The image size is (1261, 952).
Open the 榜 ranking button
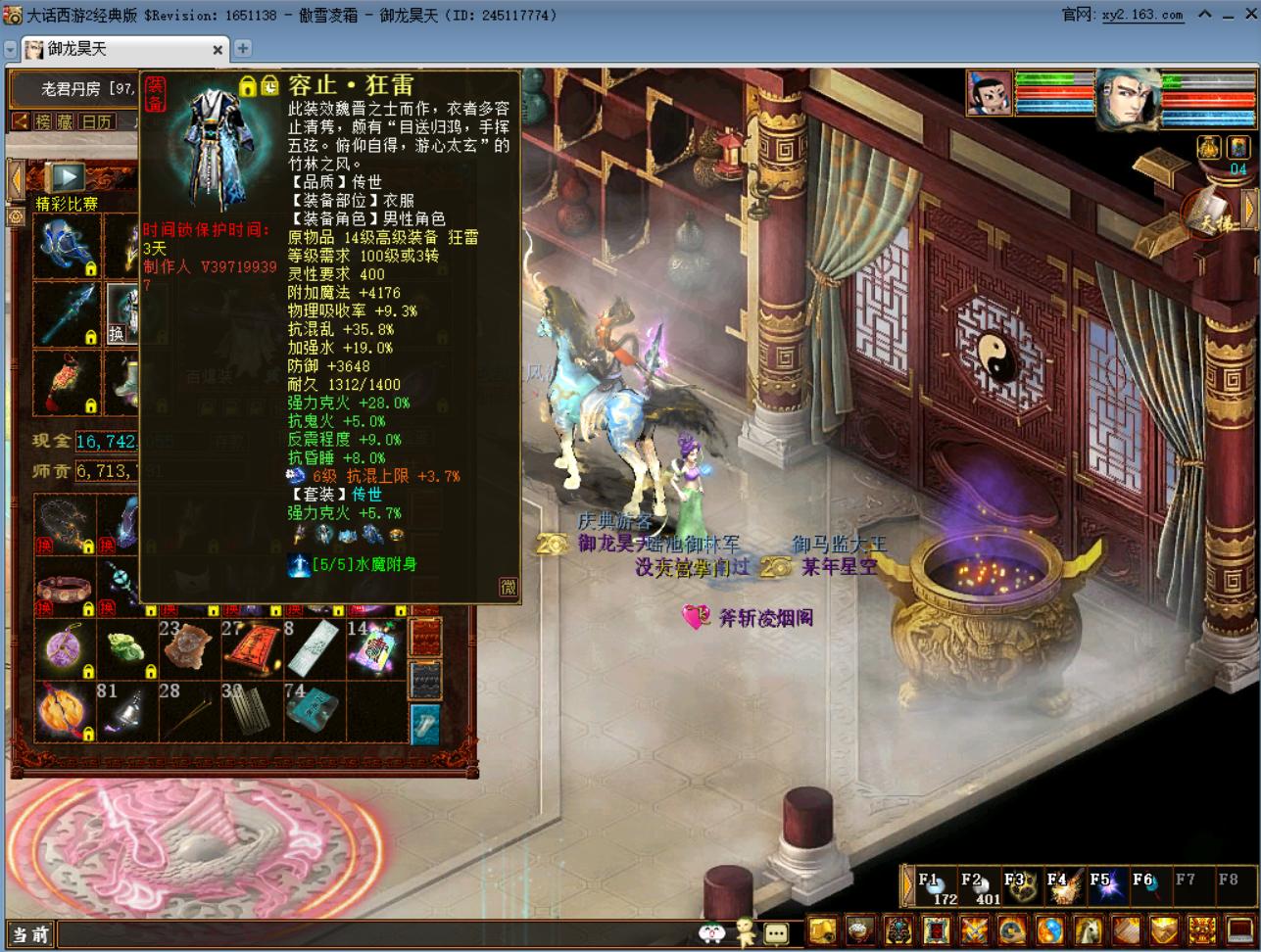click(x=43, y=121)
